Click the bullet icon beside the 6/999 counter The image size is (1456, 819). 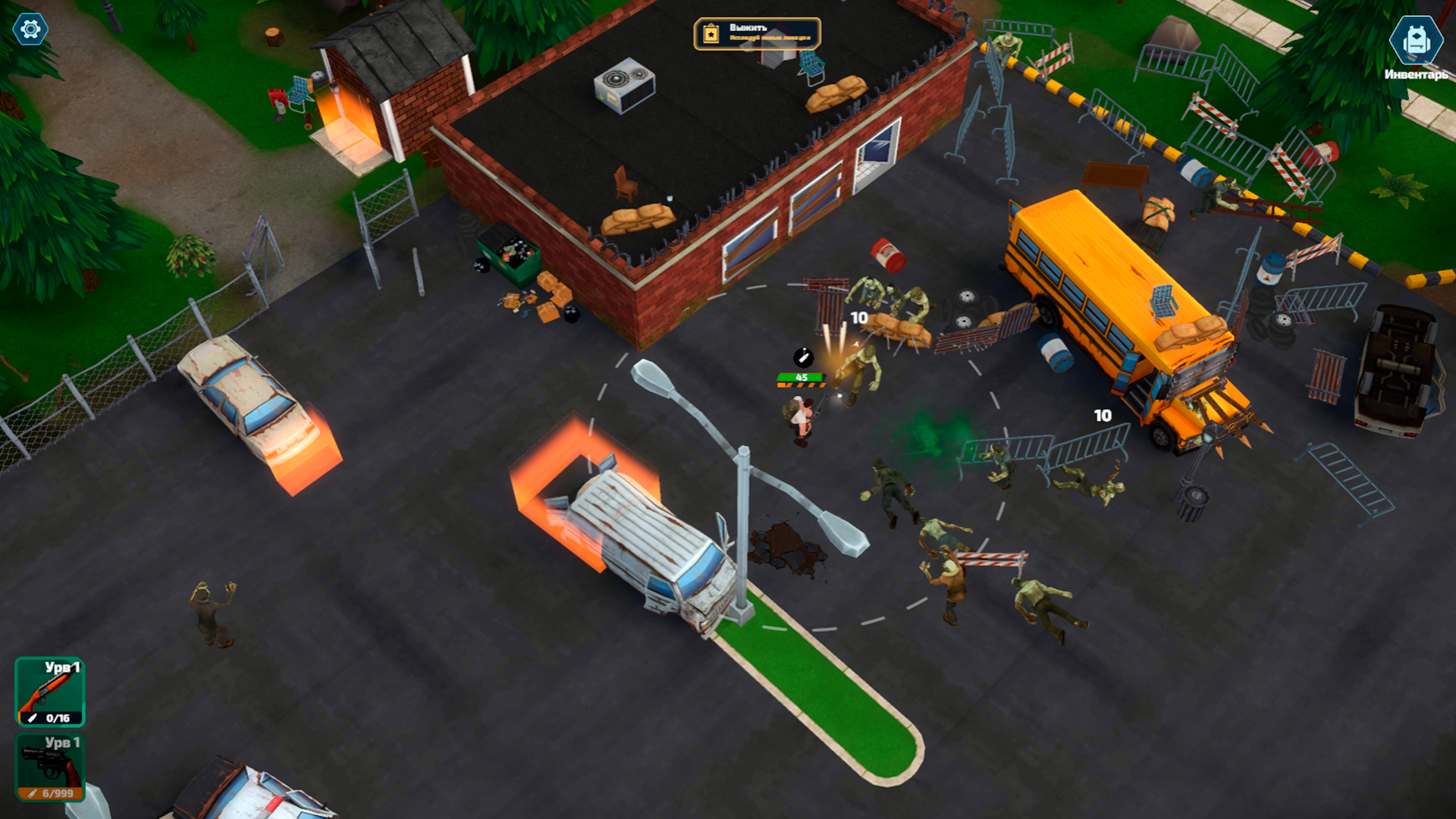click(x=32, y=793)
